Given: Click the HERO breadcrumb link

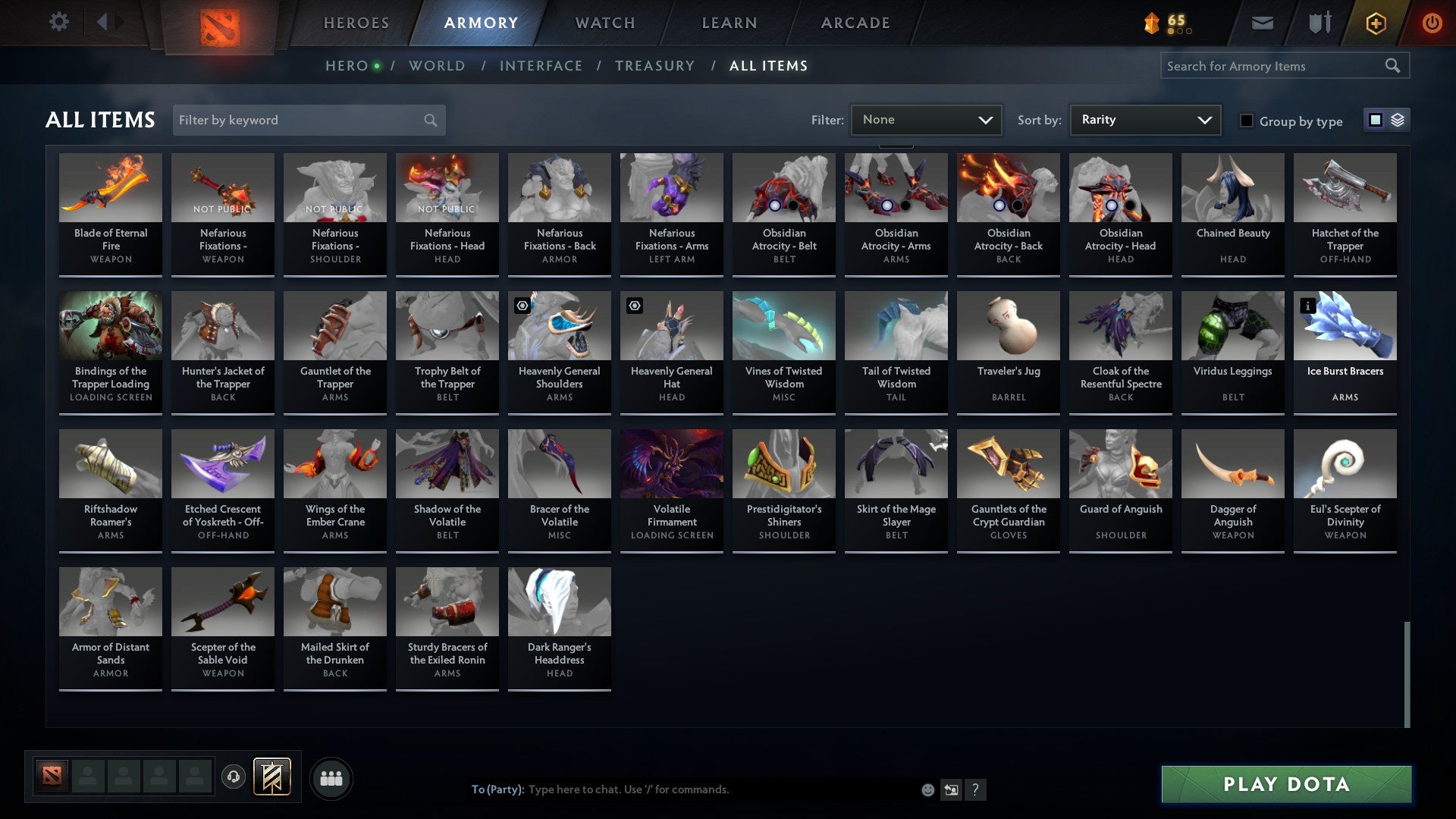Looking at the screenshot, I should click(348, 66).
